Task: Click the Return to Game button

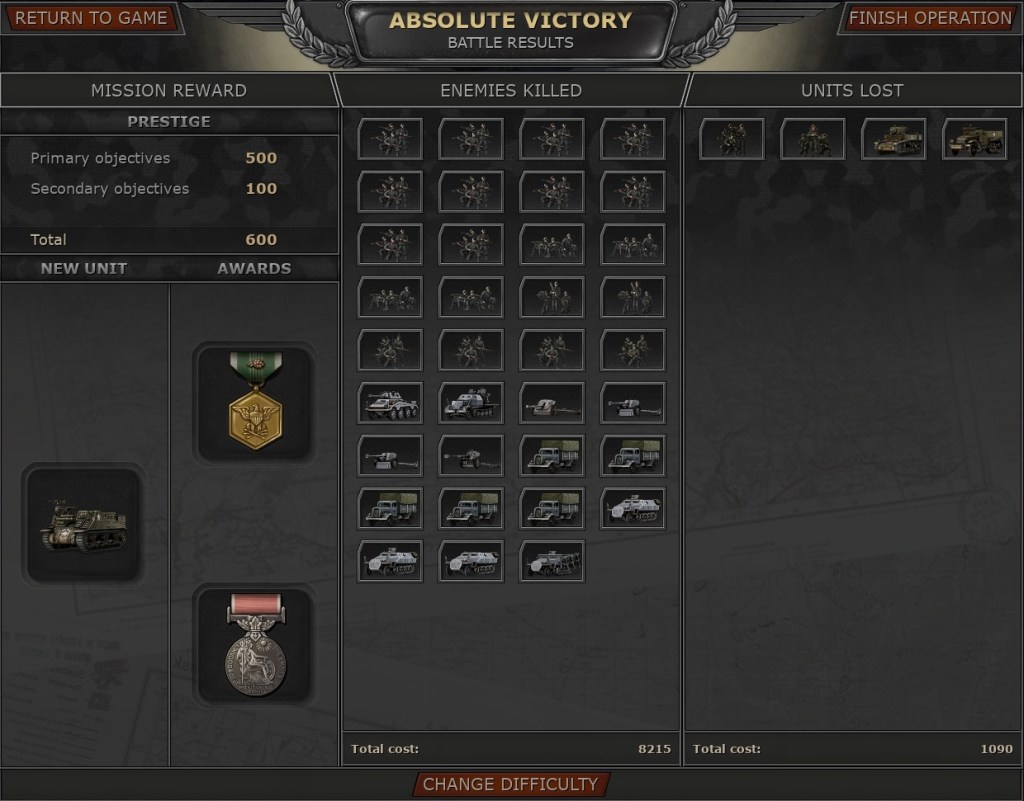Action: coord(92,18)
